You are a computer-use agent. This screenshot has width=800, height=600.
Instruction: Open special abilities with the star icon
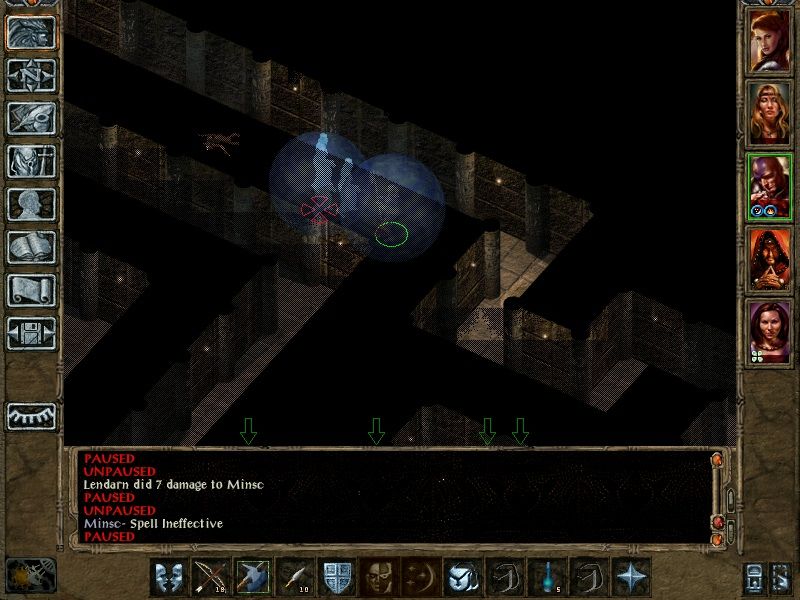pyautogui.click(x=630, y=577)
